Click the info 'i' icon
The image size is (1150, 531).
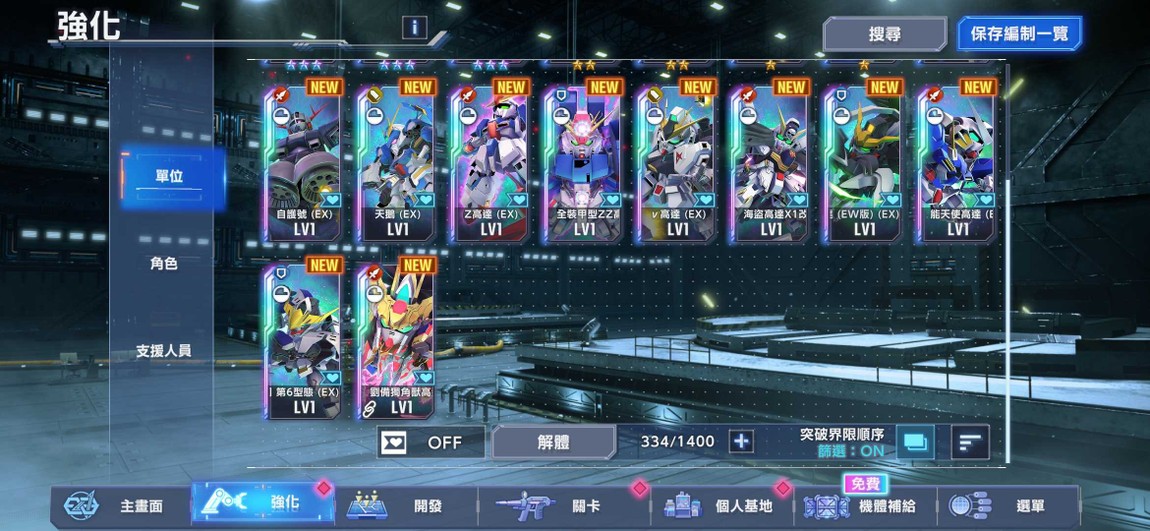click(x=414, y=28)
